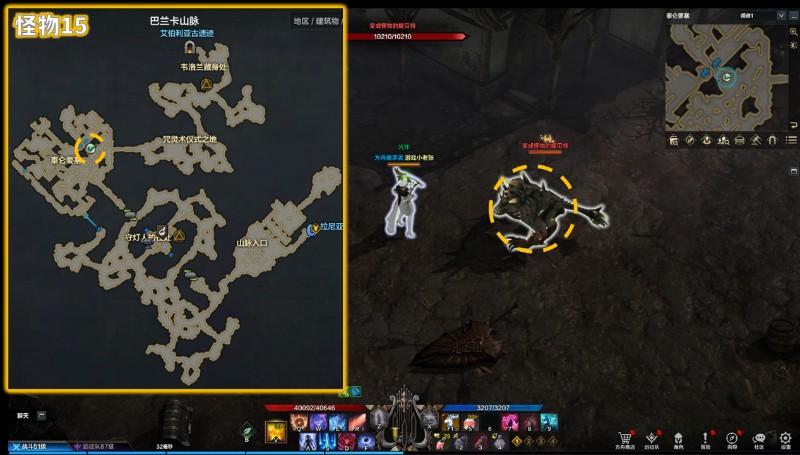Open the 角色 character menu
This screenshot has width=800, height=455.
679,437
